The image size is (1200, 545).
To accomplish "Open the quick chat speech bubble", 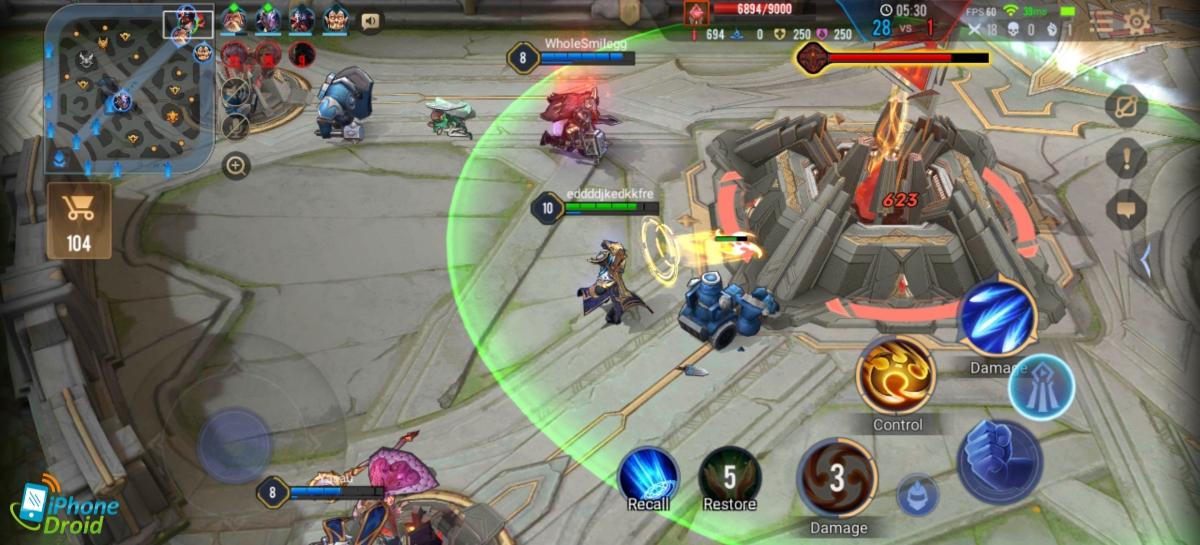I will pyautogui.click(x=1126, y=209).
